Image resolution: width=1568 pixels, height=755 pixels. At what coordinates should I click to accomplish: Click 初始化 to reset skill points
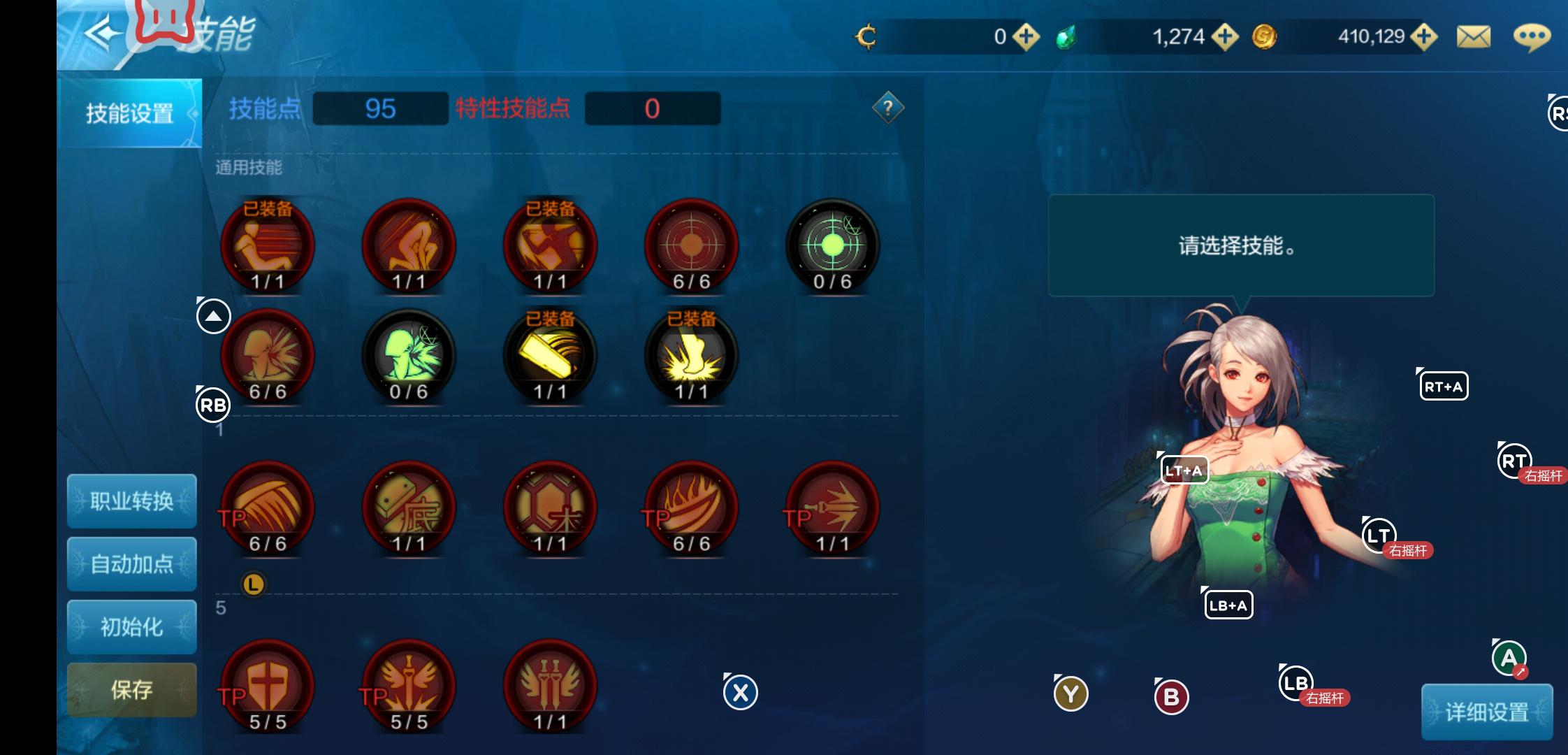[131, 626]
